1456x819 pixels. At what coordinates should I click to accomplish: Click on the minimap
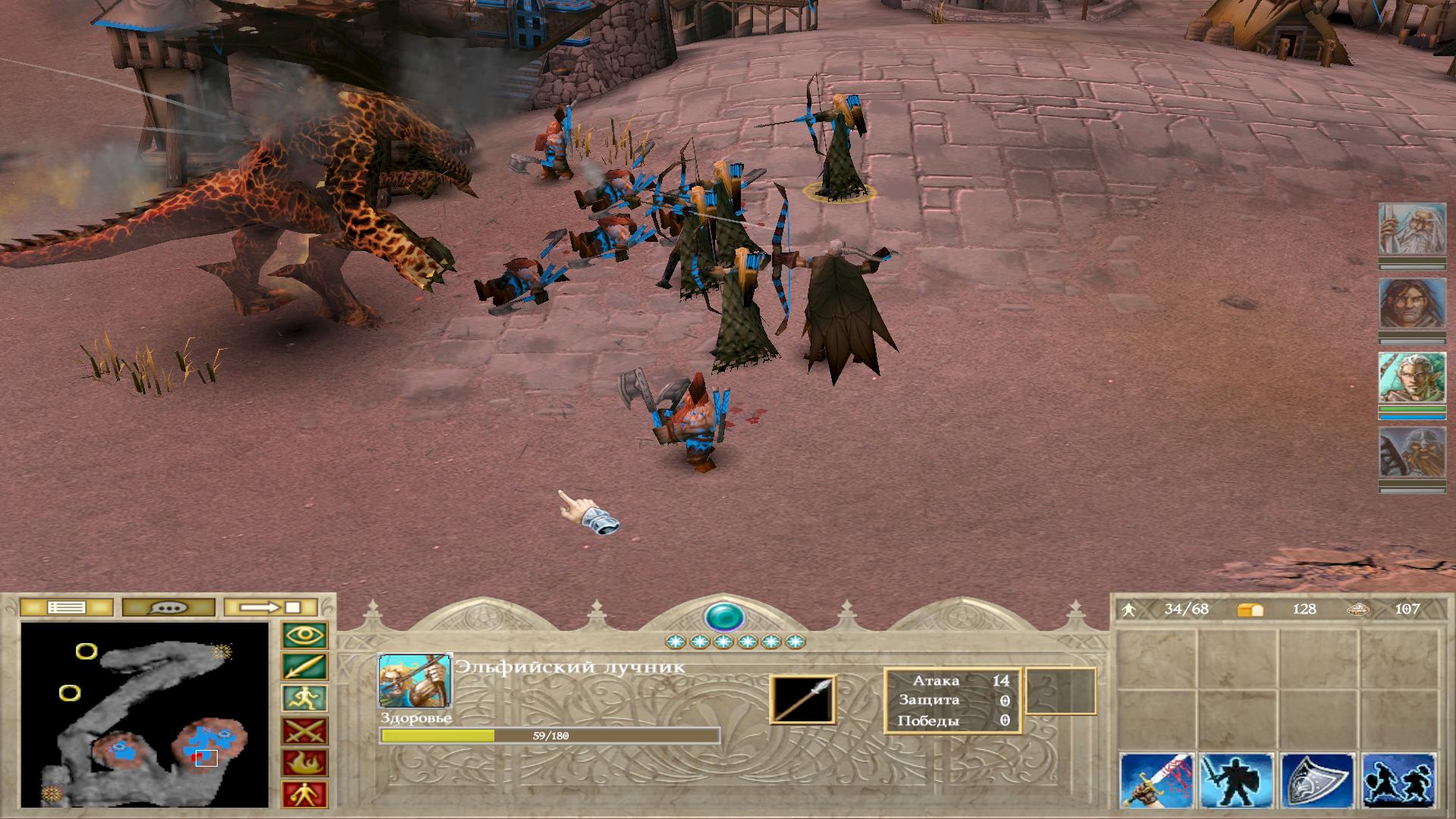point(145,714)
